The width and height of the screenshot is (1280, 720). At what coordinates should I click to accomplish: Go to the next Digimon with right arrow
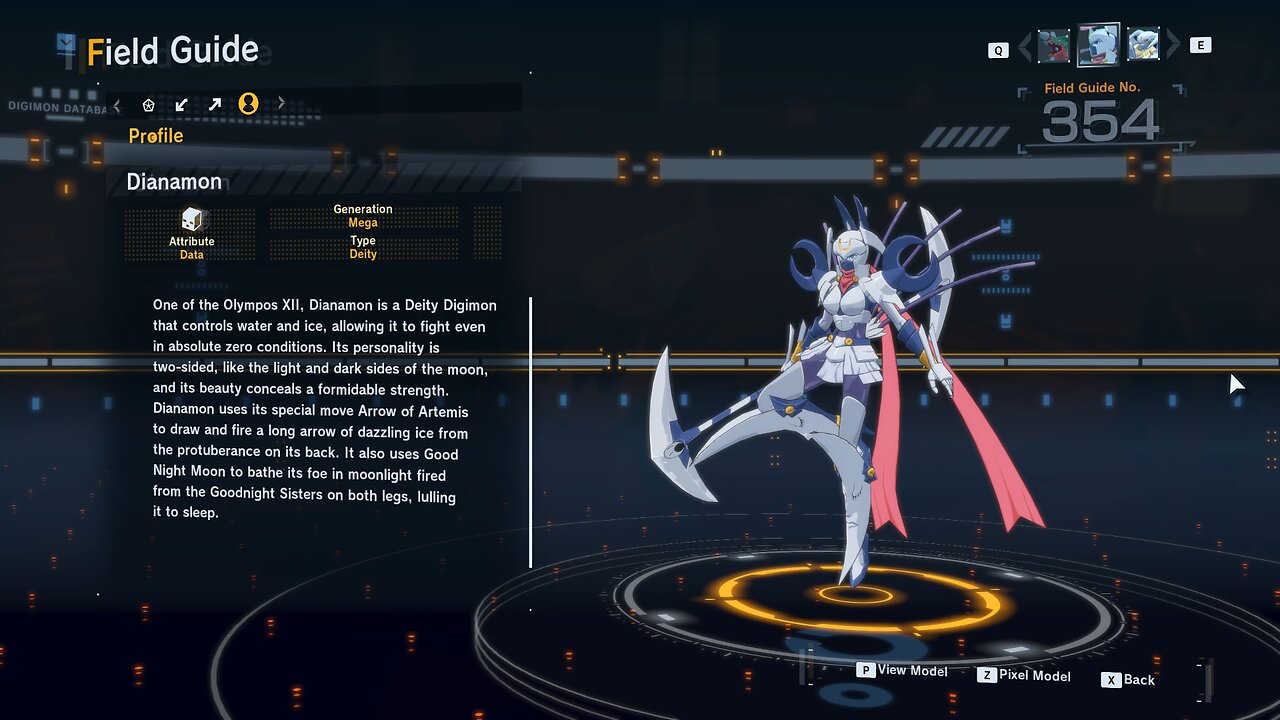[1174, 45]
